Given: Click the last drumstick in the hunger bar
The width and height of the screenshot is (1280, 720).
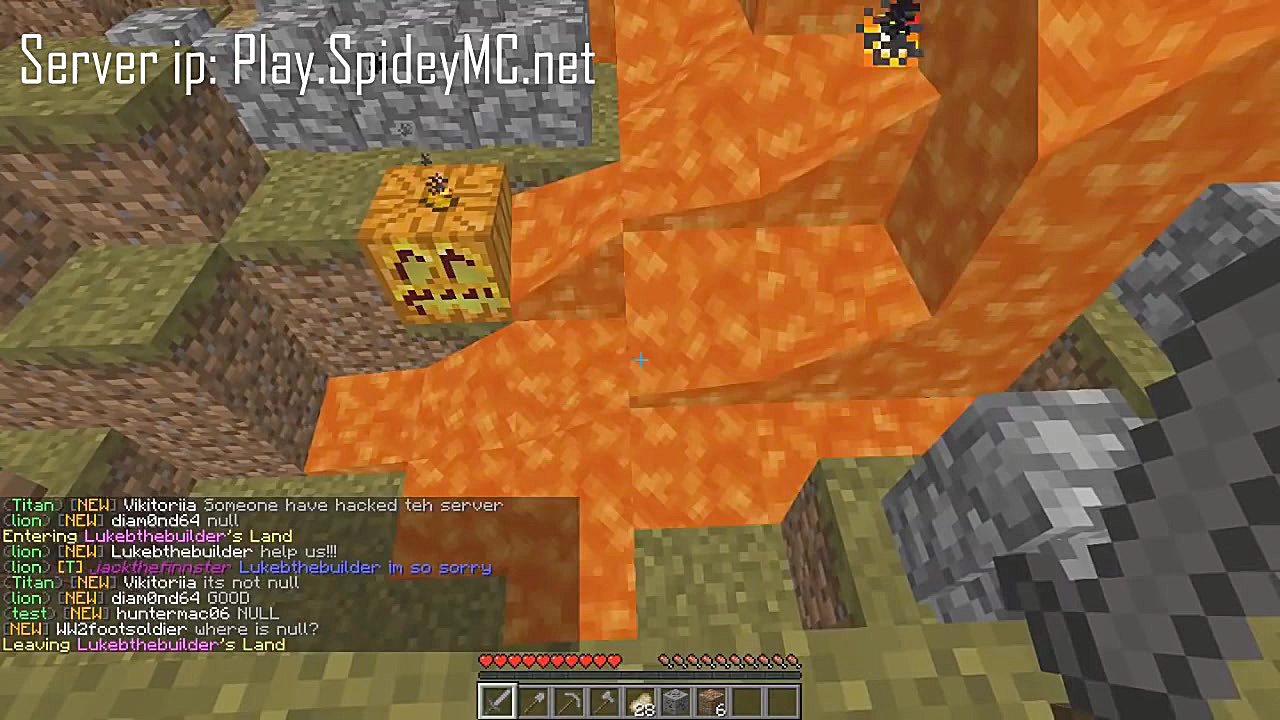Looking at the screenshot, I should (795, 661).
